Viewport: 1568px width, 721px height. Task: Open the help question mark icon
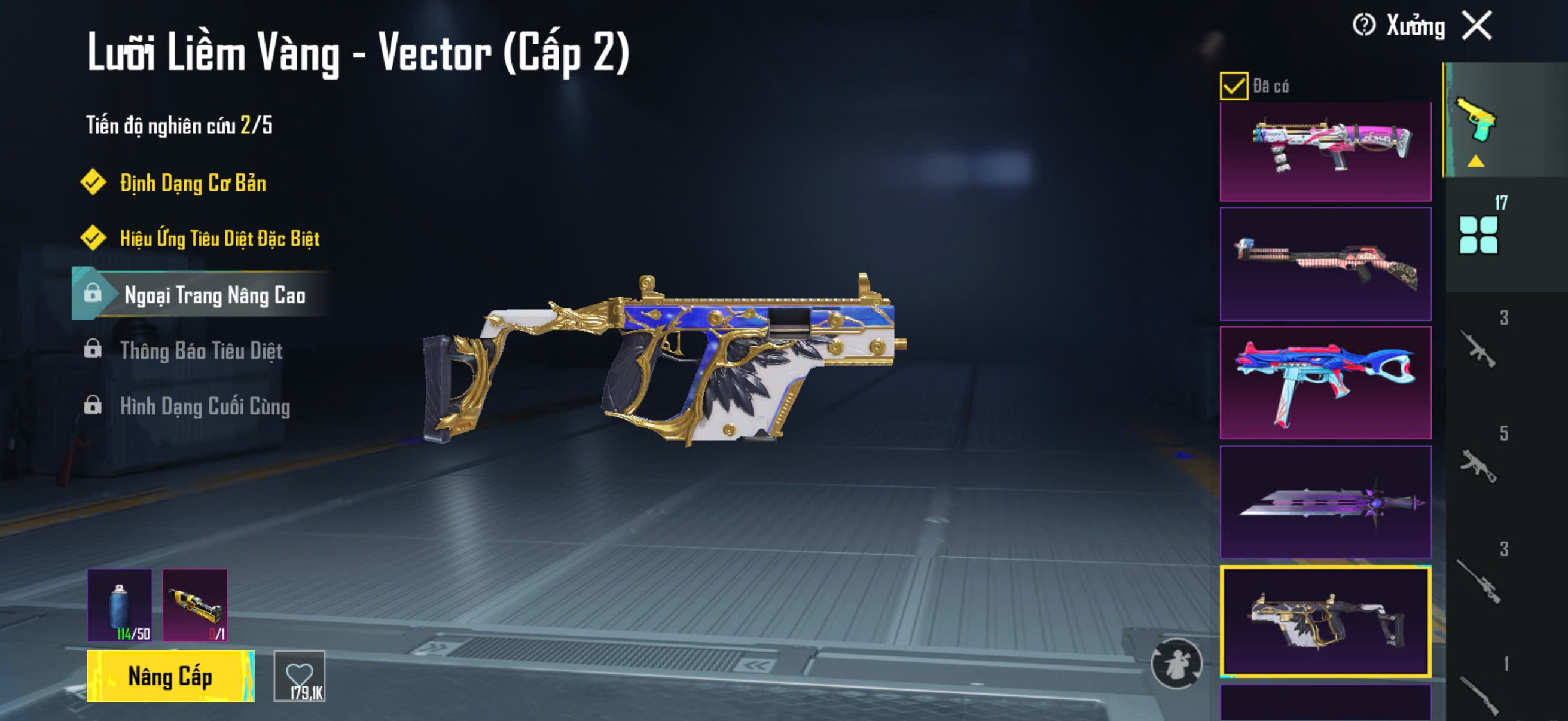1363,26
